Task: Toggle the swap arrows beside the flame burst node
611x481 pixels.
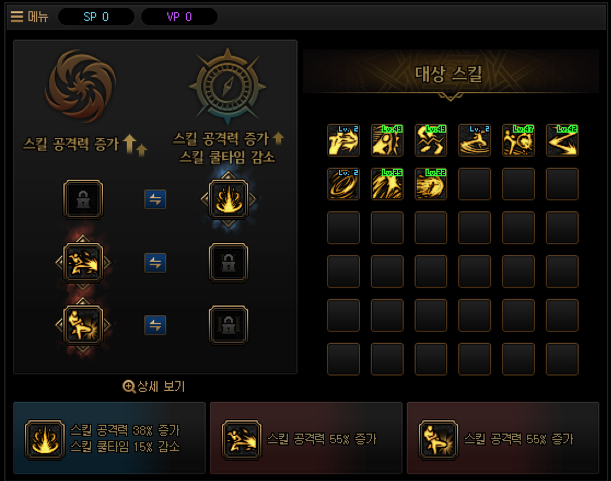Action: click(x=155, y=200)
